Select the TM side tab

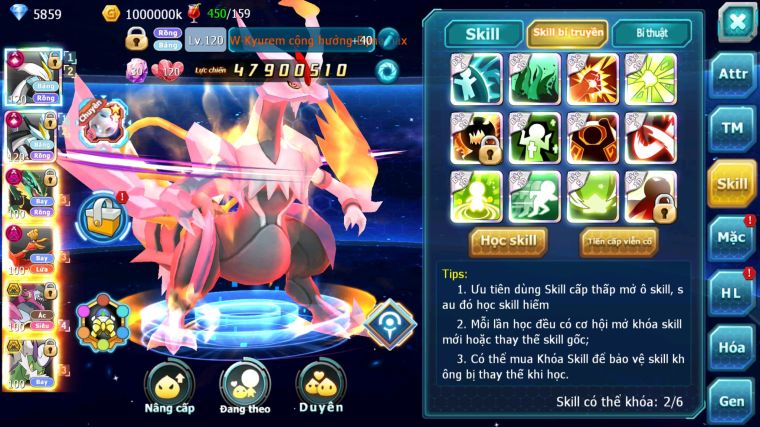coord(732,128)
